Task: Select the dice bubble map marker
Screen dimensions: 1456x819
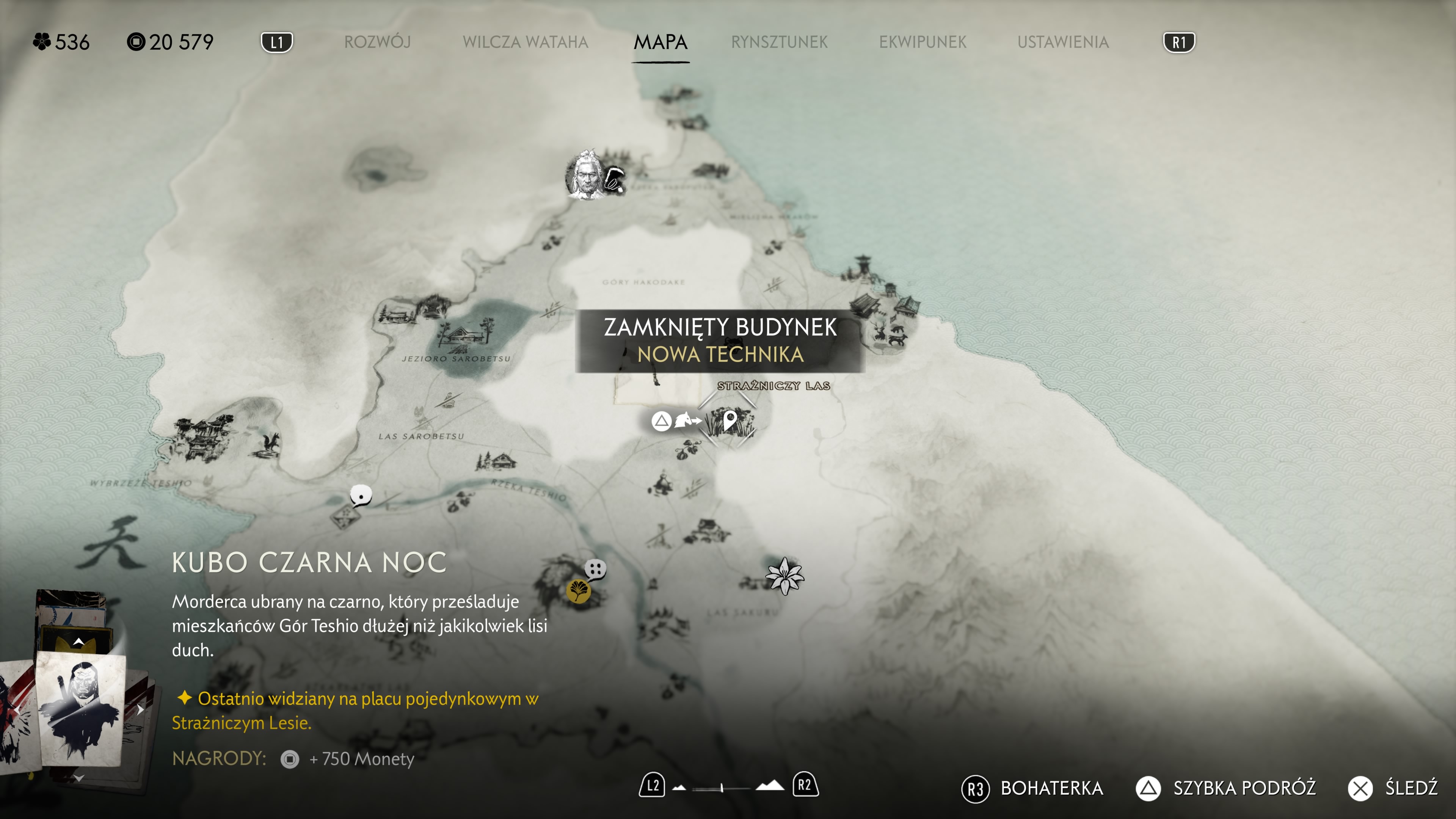Action: (x=595, y=569)
